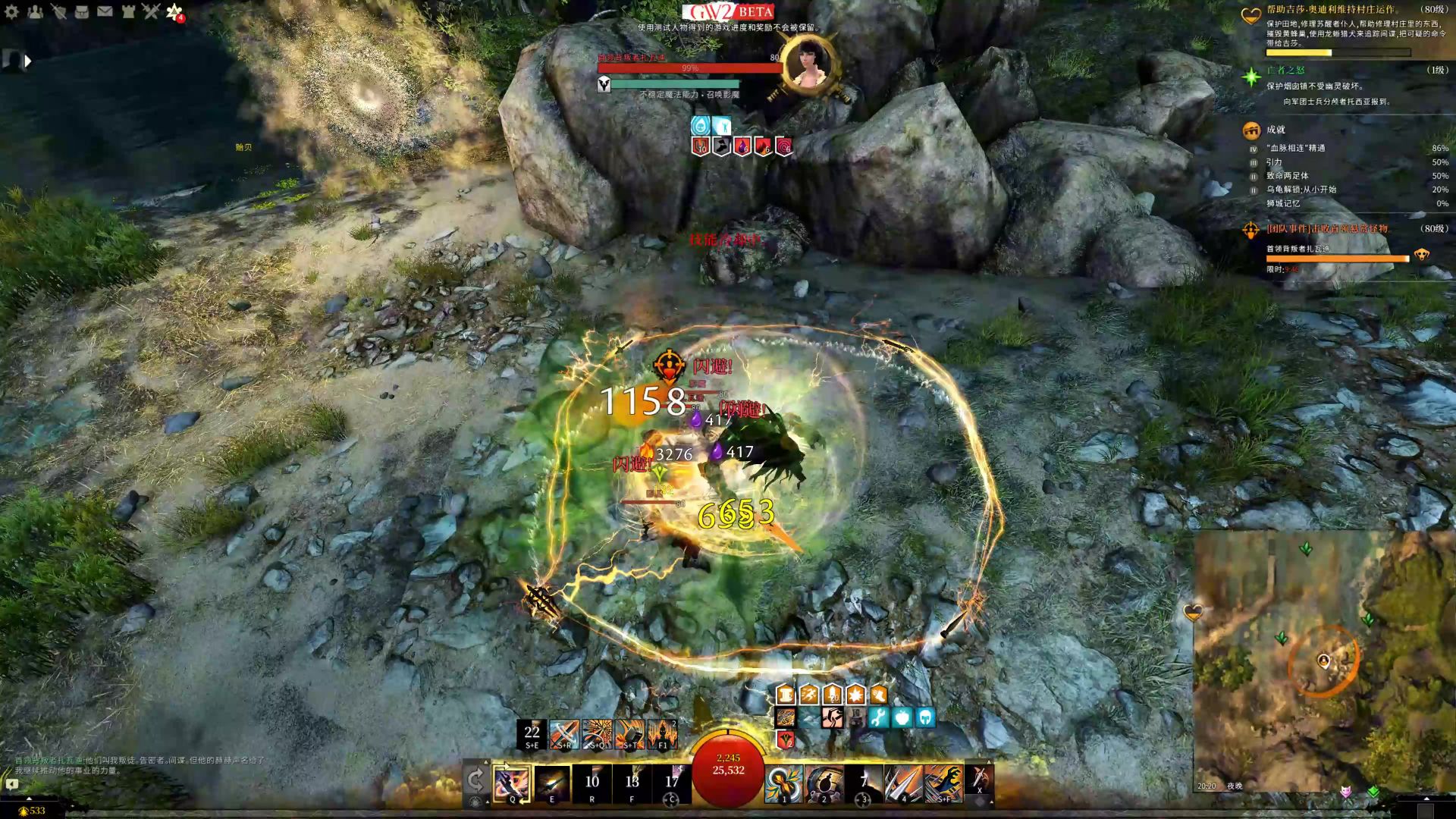1456x819 pixels.
Task: Activate the S+F elite hand skill
Action: pos(944,782)
